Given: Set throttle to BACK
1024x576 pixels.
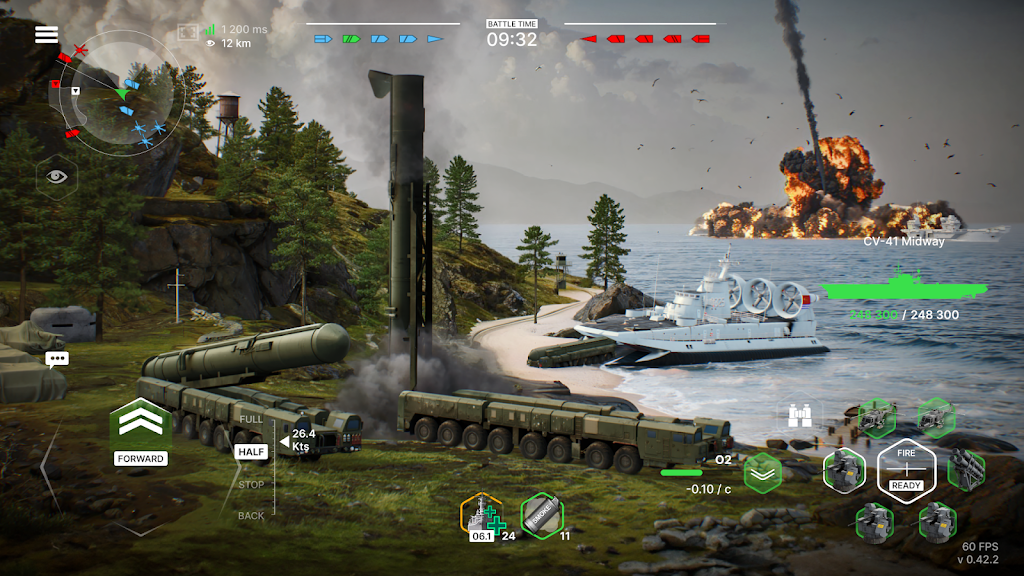Looking at the screenshot, I should pos(251,516).
